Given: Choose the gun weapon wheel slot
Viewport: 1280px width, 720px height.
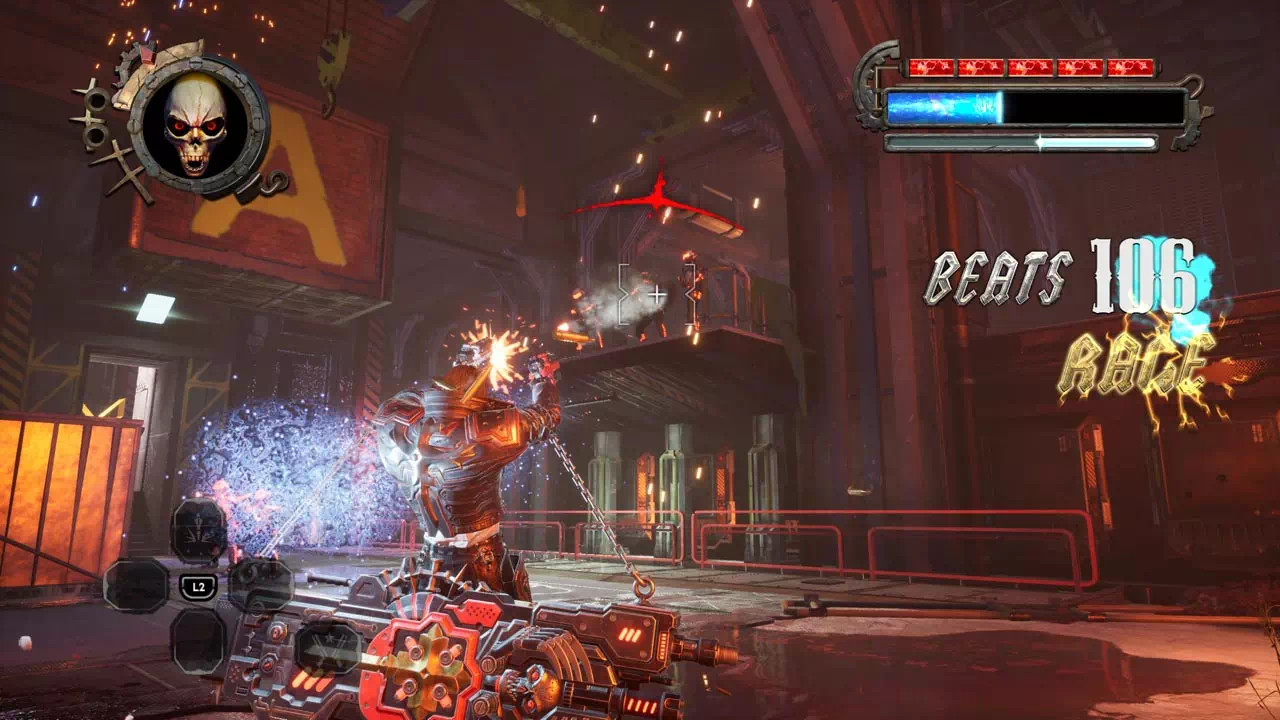Looking at the screenshot, I should coord(261,585).
